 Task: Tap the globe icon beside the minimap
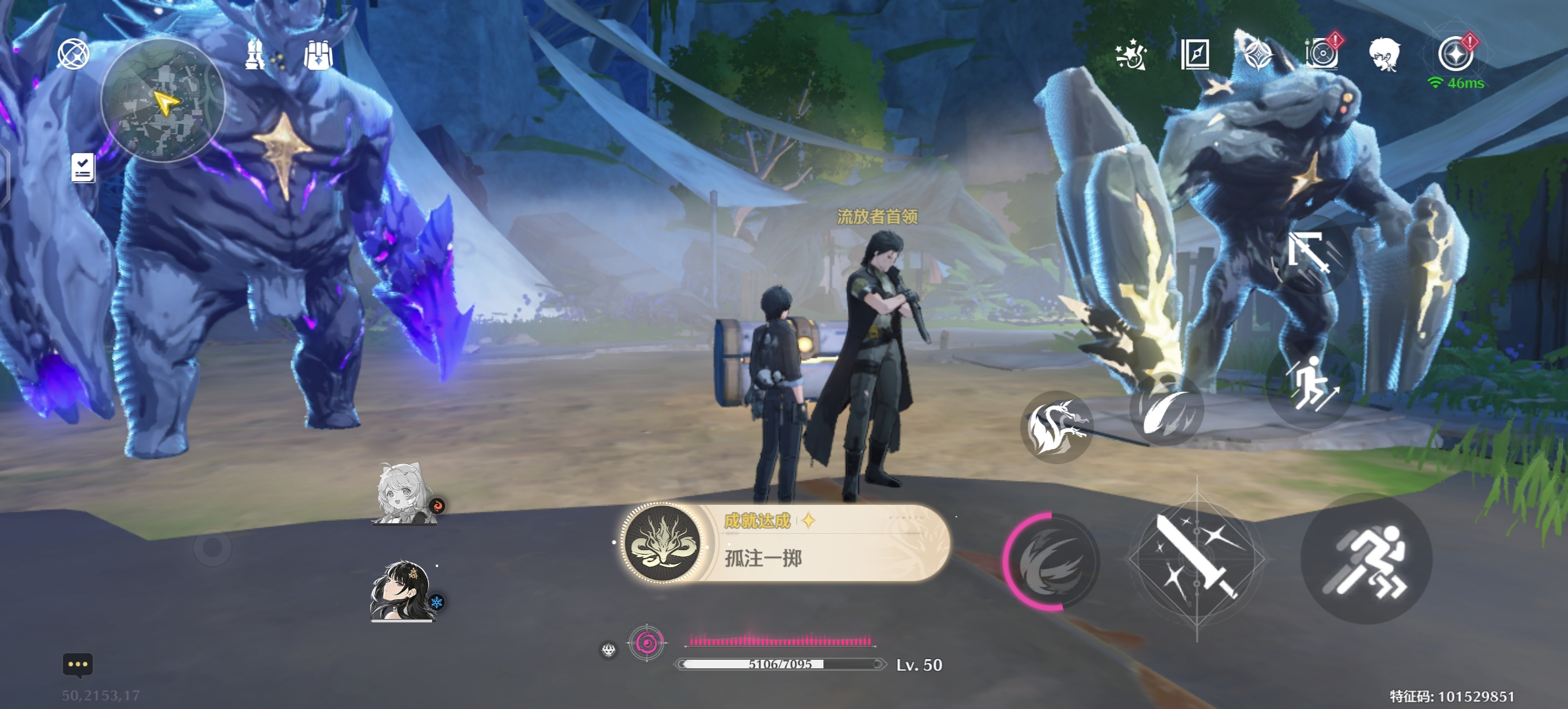point(73,54)
